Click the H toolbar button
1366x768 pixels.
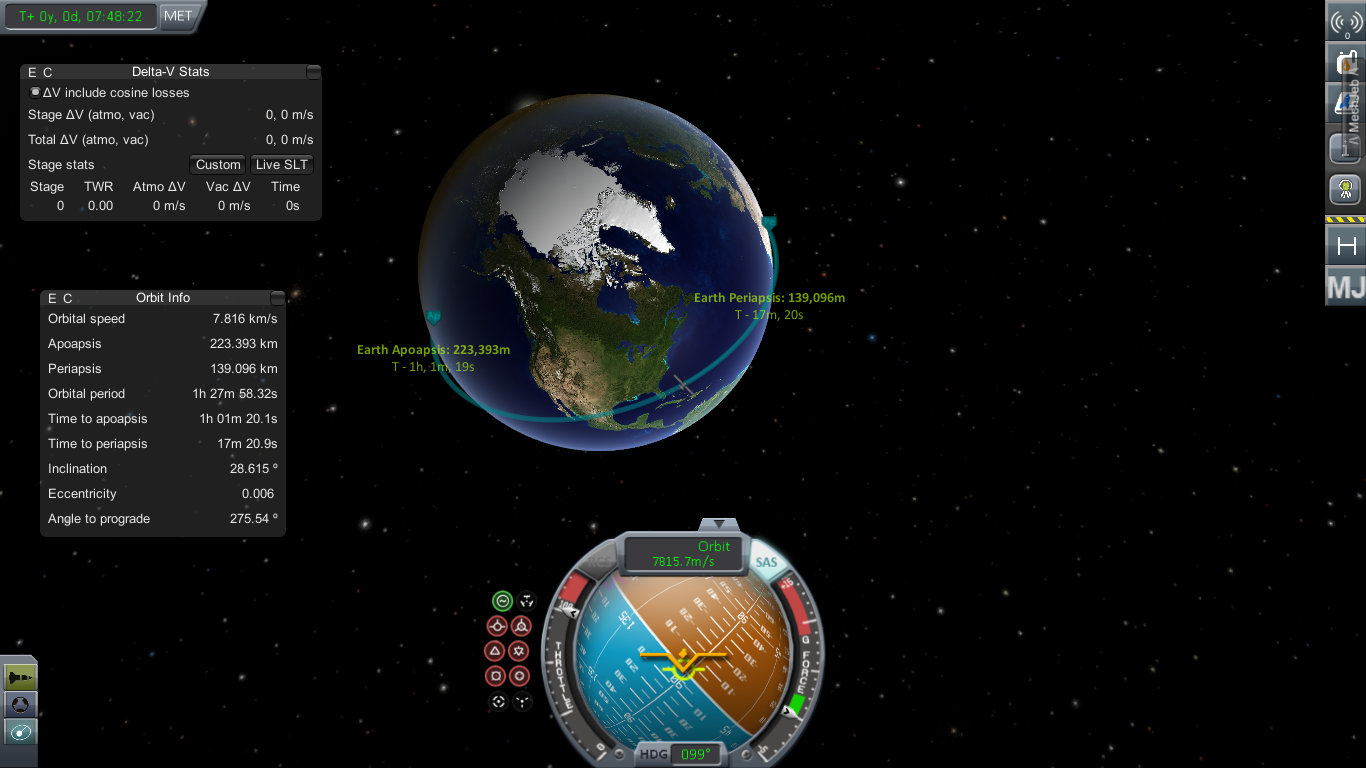point(1346,245)
